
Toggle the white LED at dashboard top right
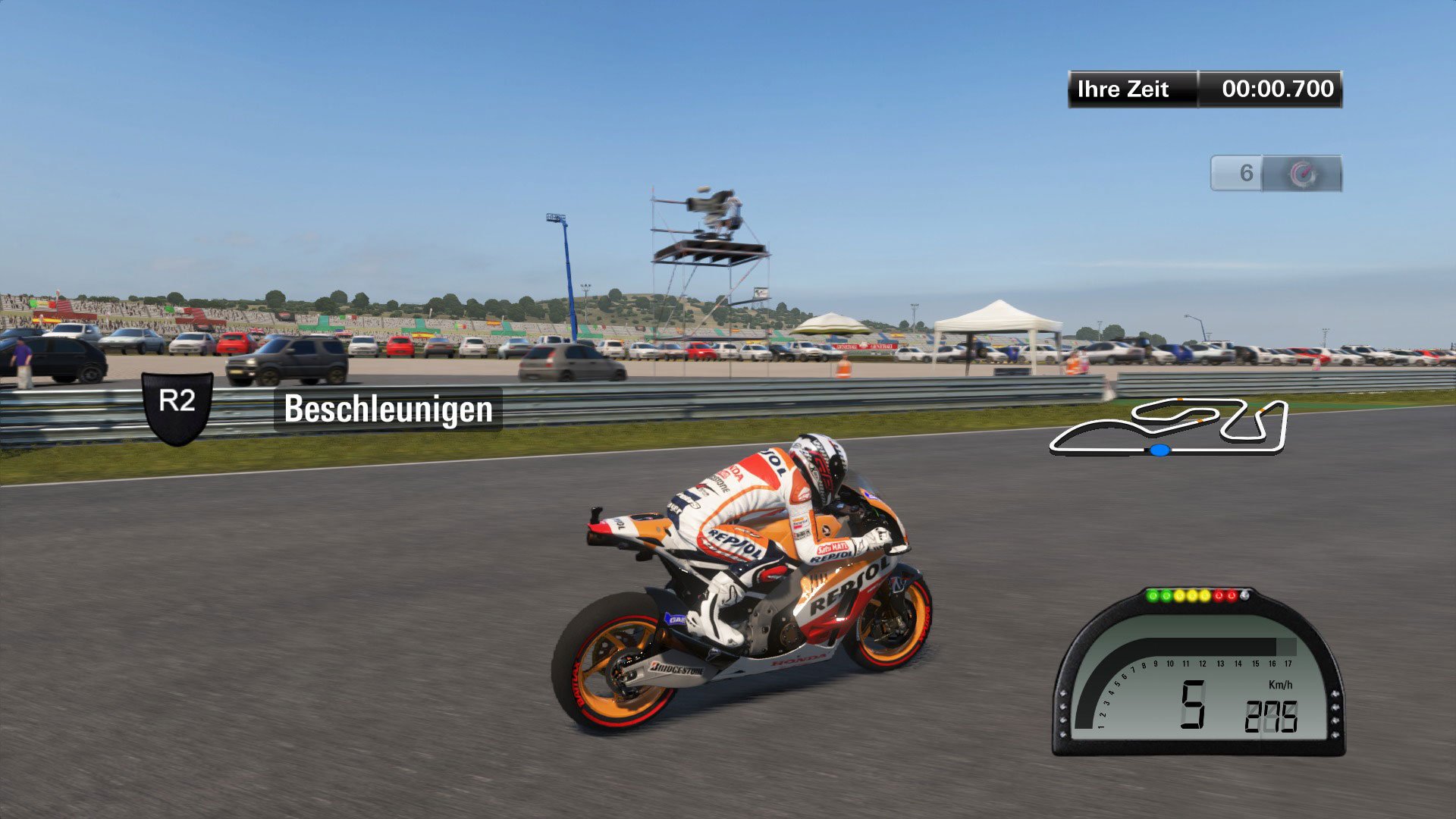click(1244, 595)
